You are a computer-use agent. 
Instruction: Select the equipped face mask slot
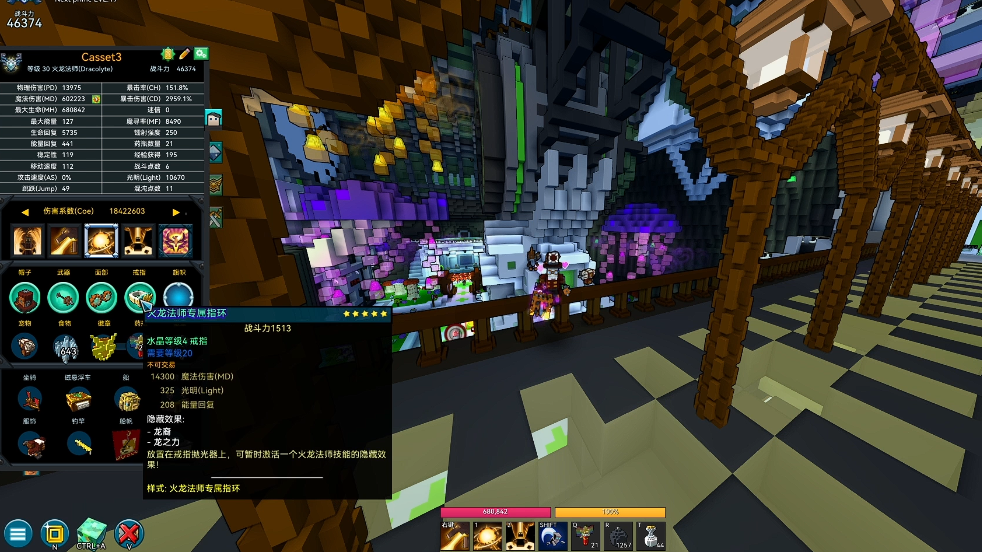[101, 297]
